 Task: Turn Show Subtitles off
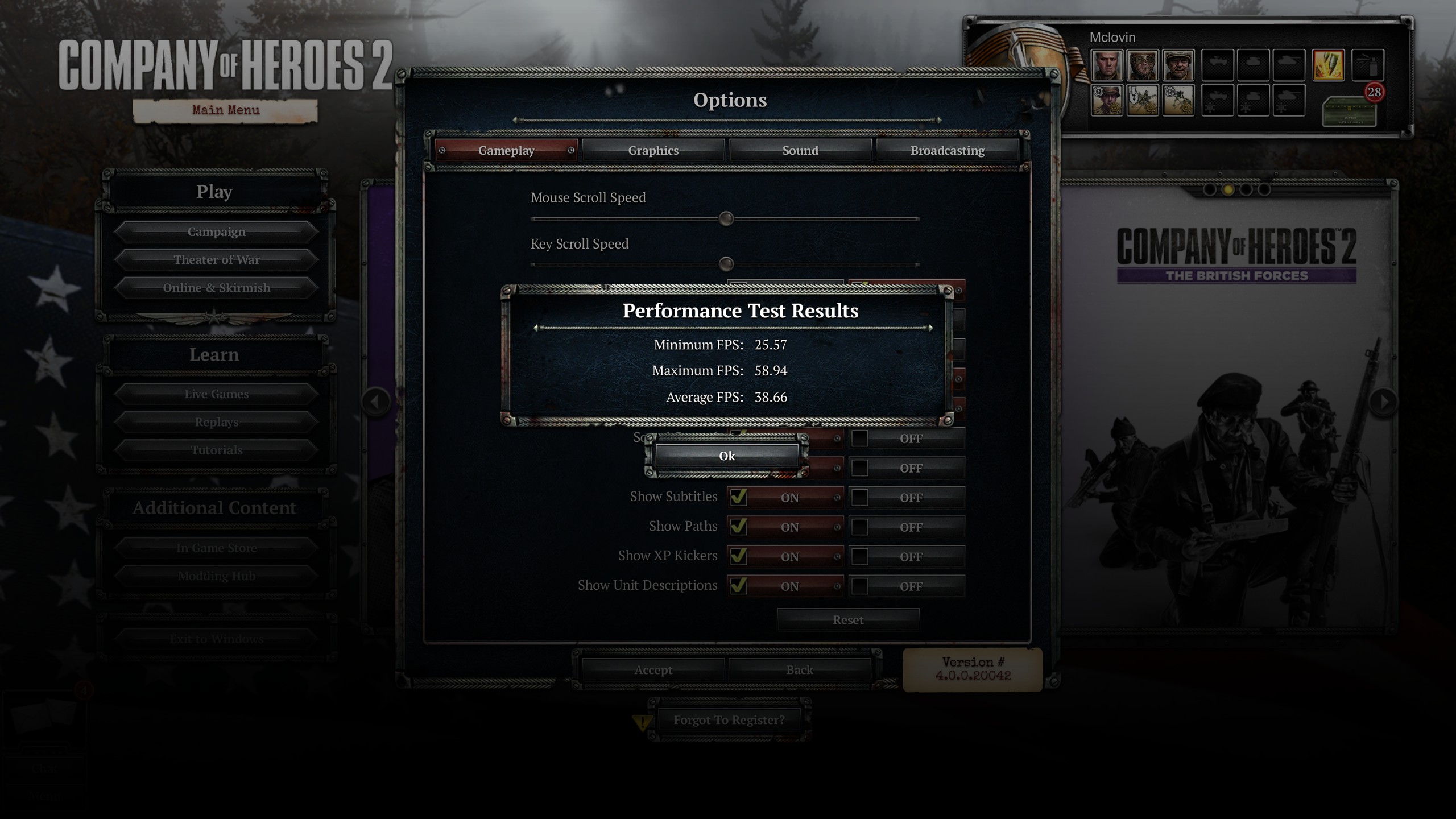[860, 498]
